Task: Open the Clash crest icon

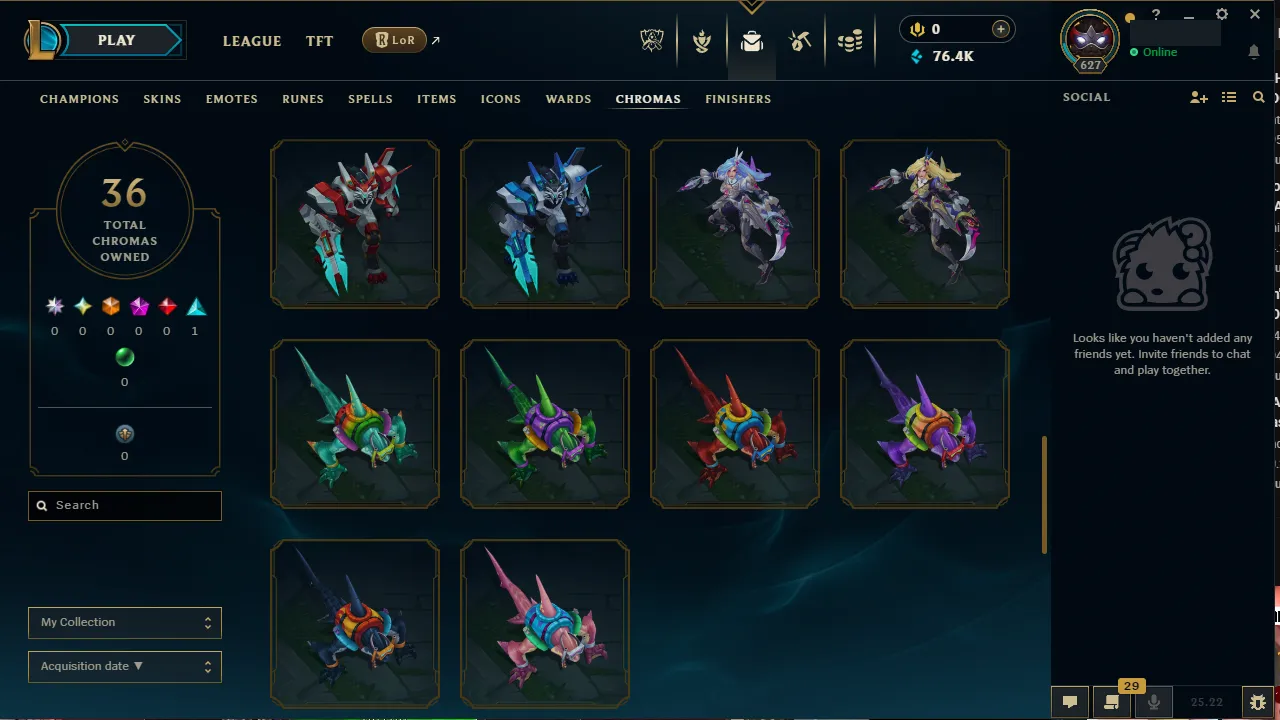Action: (x=702, y=41)
